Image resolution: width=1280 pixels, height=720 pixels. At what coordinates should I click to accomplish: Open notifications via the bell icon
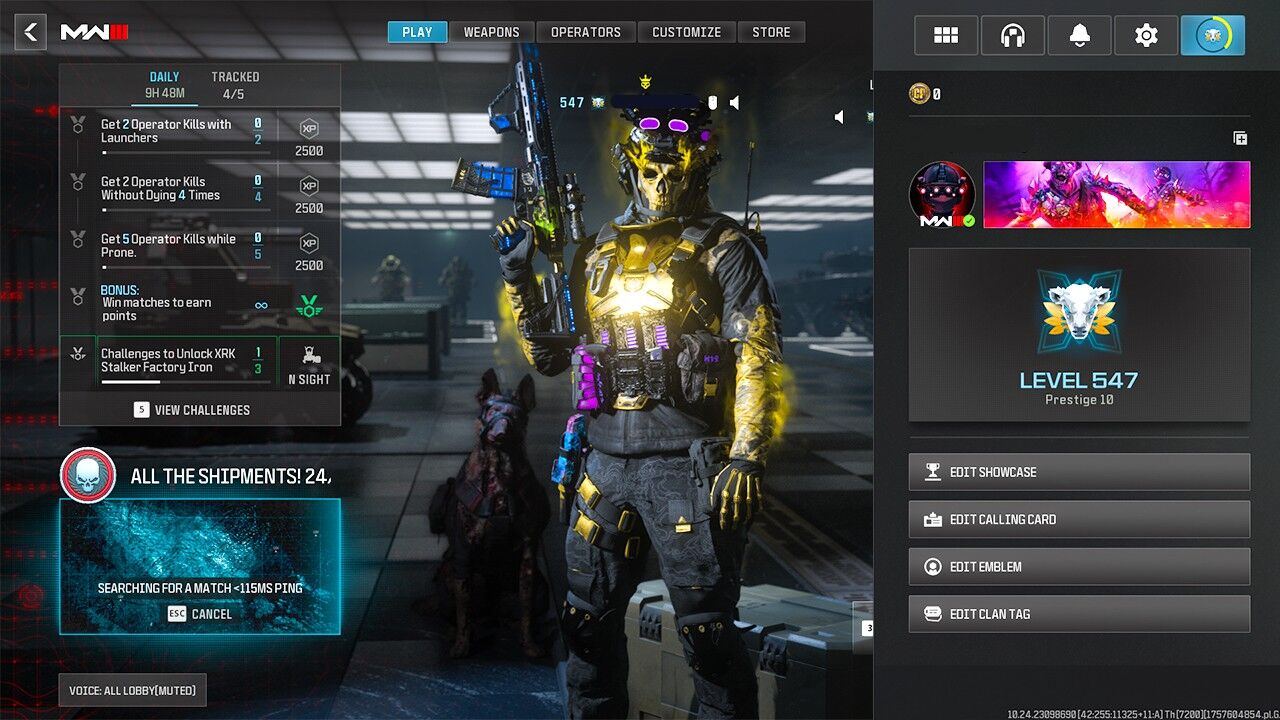(x=1079, y=34)
